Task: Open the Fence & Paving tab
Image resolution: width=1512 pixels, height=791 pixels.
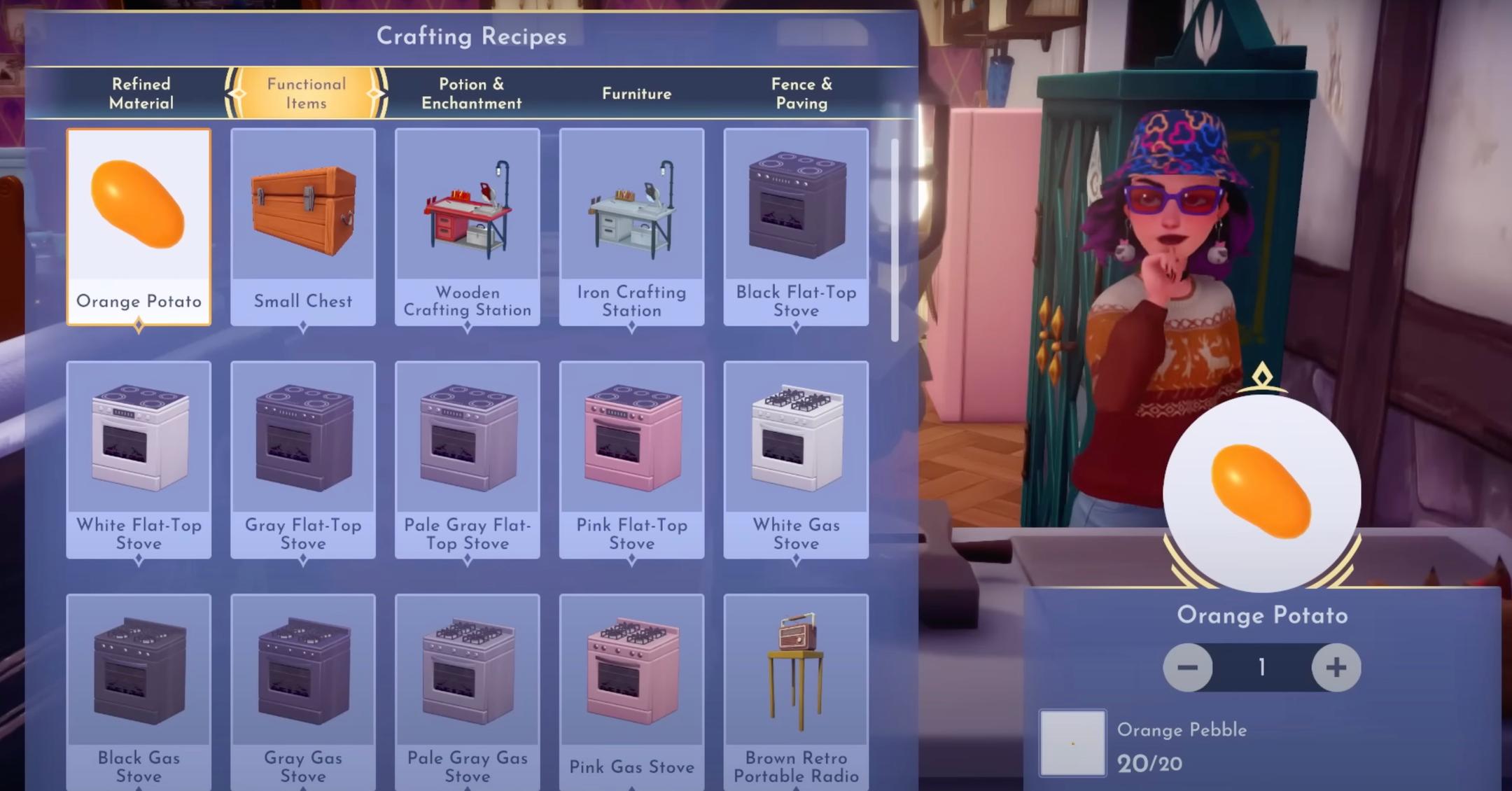Action: (x=801, y=93)
